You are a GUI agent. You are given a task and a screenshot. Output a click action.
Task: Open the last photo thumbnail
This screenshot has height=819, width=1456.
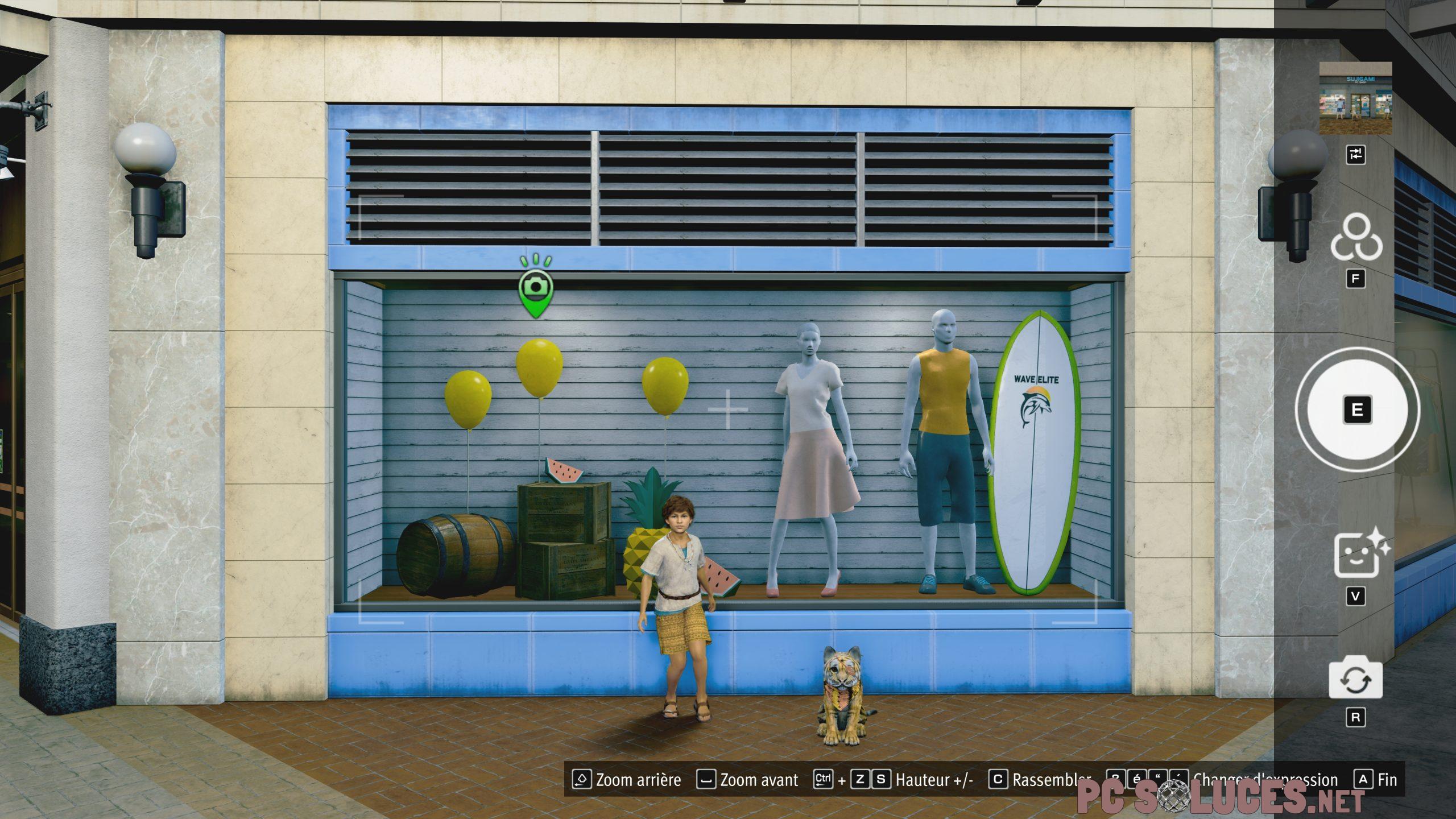coord(1355,98)
